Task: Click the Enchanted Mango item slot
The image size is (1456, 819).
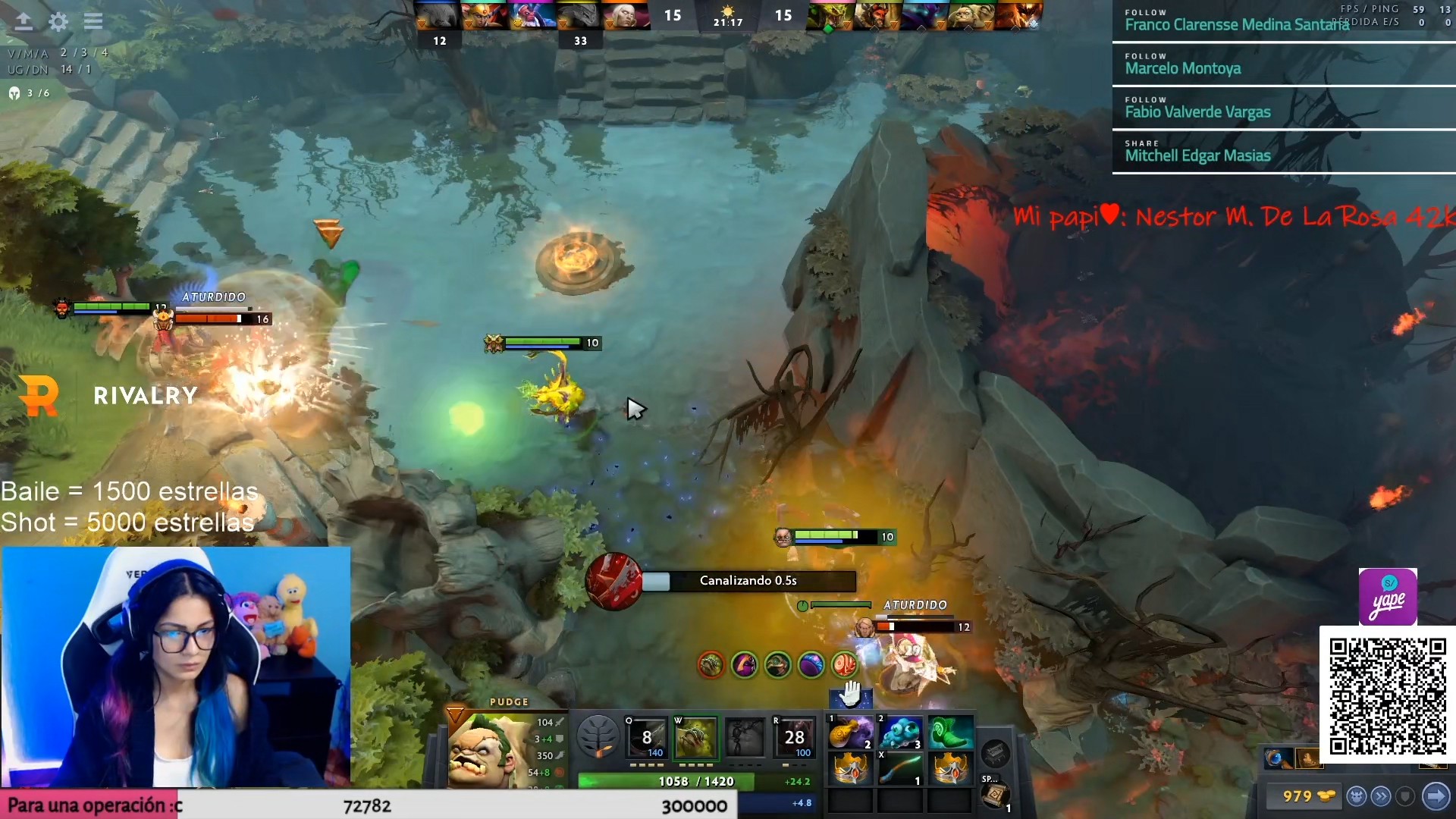Action: coord(851,733)
